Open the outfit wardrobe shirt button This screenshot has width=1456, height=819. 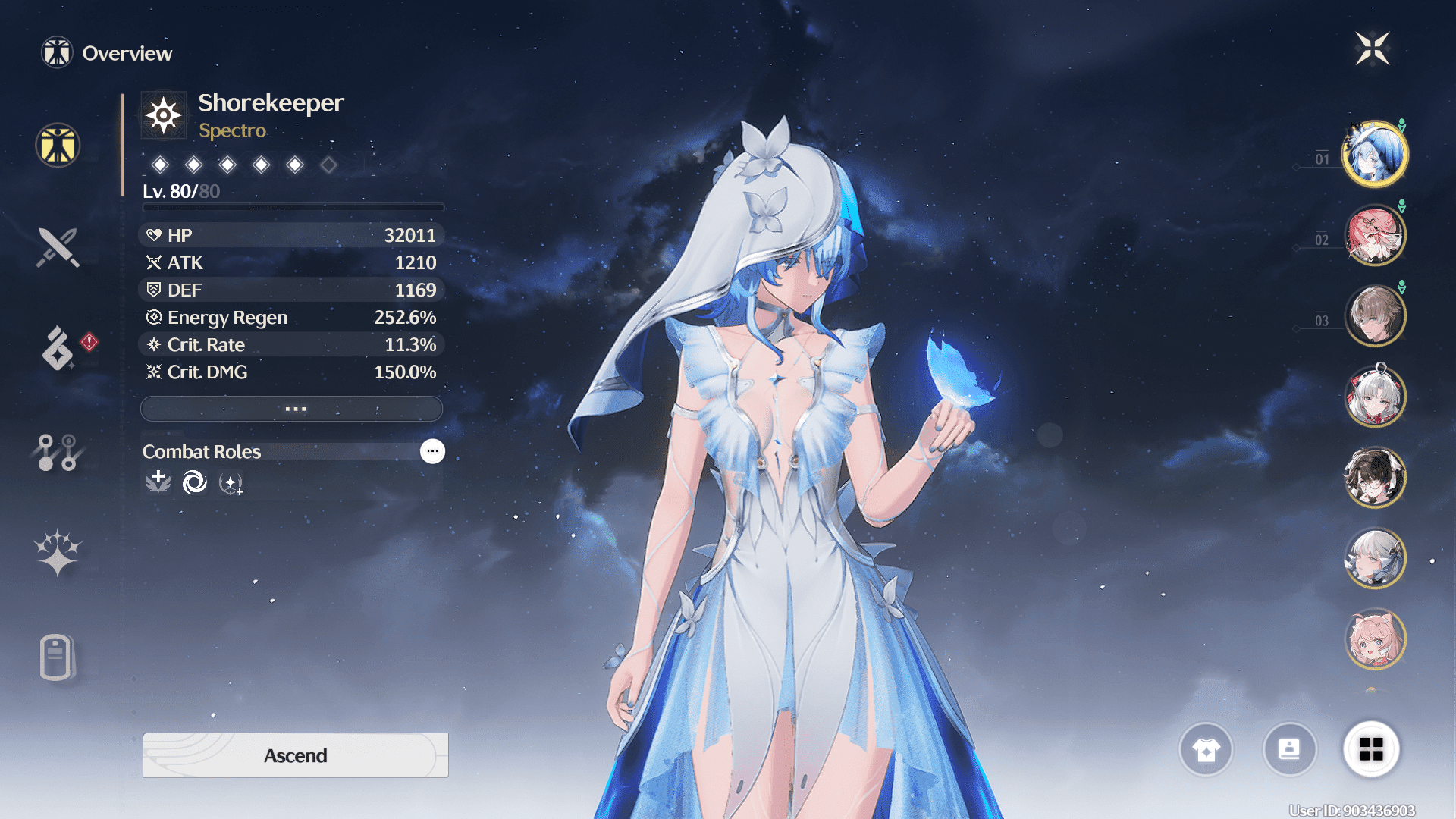[1206, 750]
